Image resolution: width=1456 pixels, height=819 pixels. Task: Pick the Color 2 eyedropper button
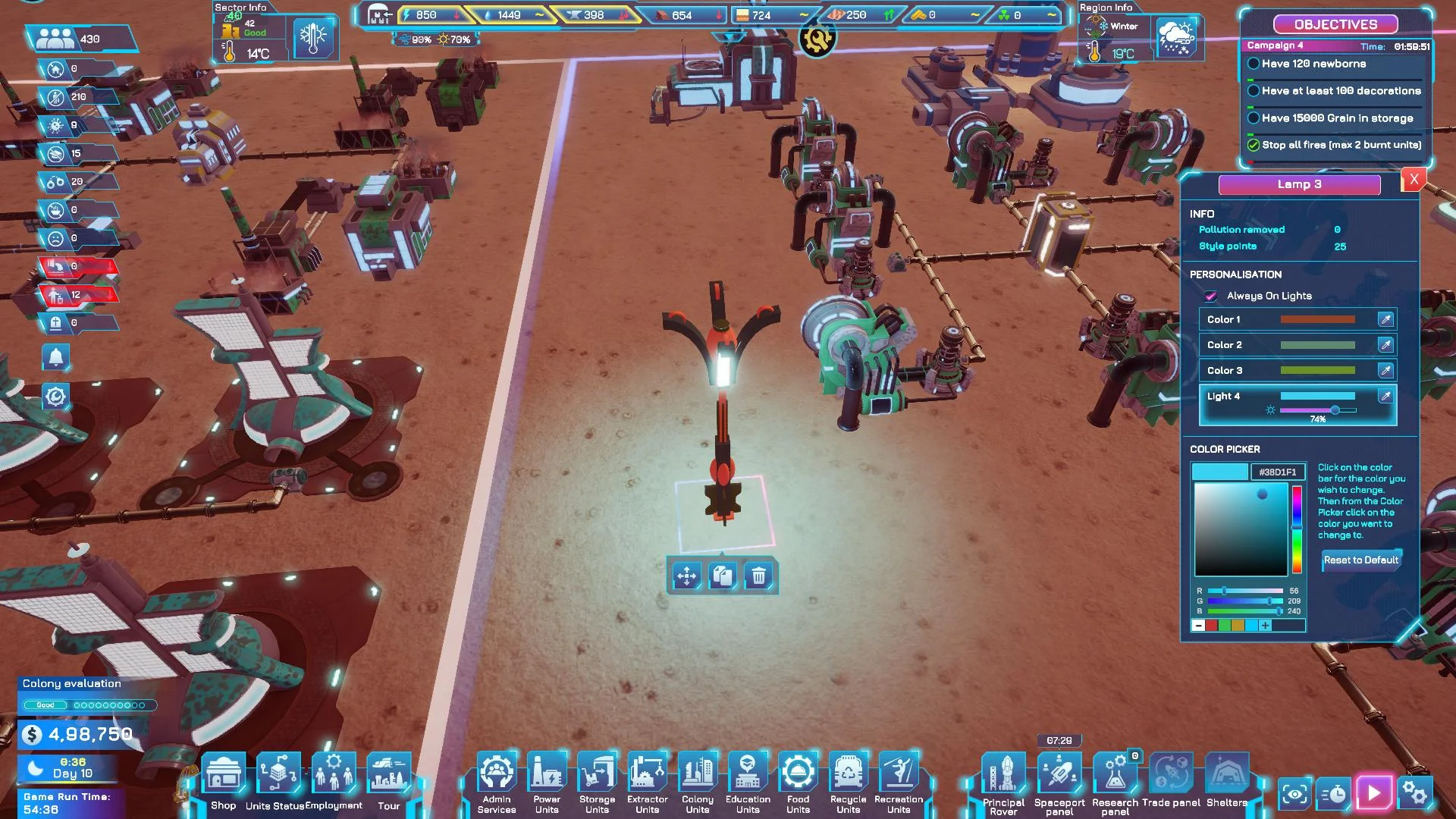click(1385, 345)
